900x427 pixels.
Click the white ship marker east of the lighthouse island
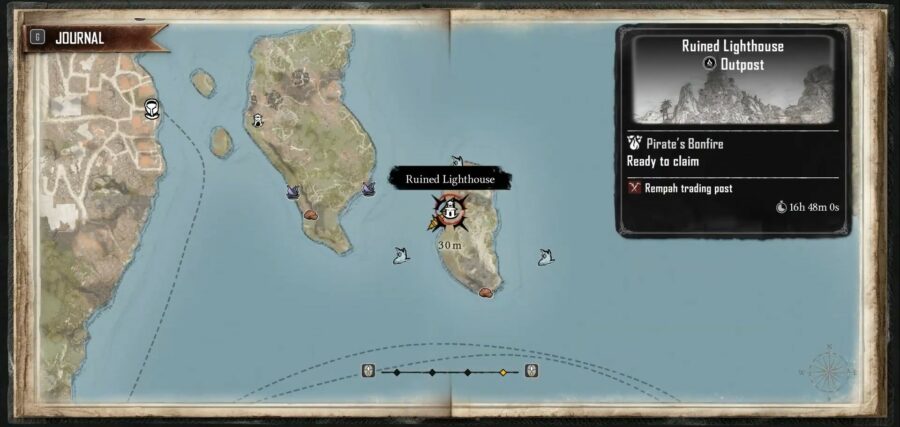click(545, 257)
